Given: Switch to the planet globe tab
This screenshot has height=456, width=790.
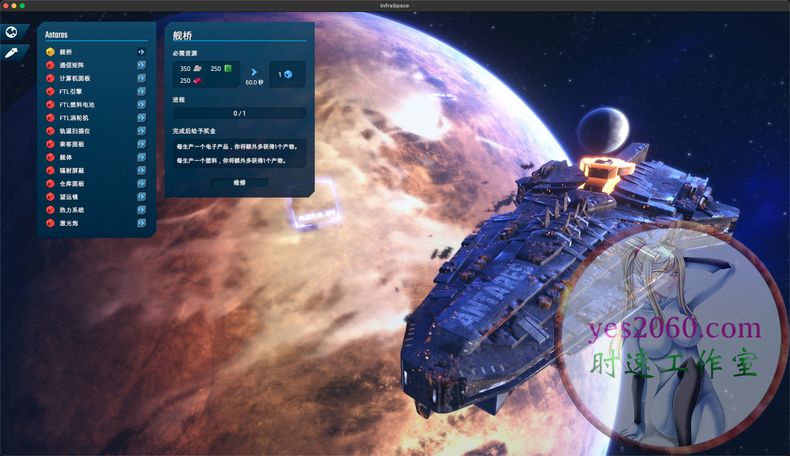Looking at the screenshot, I should click(12, 32).
